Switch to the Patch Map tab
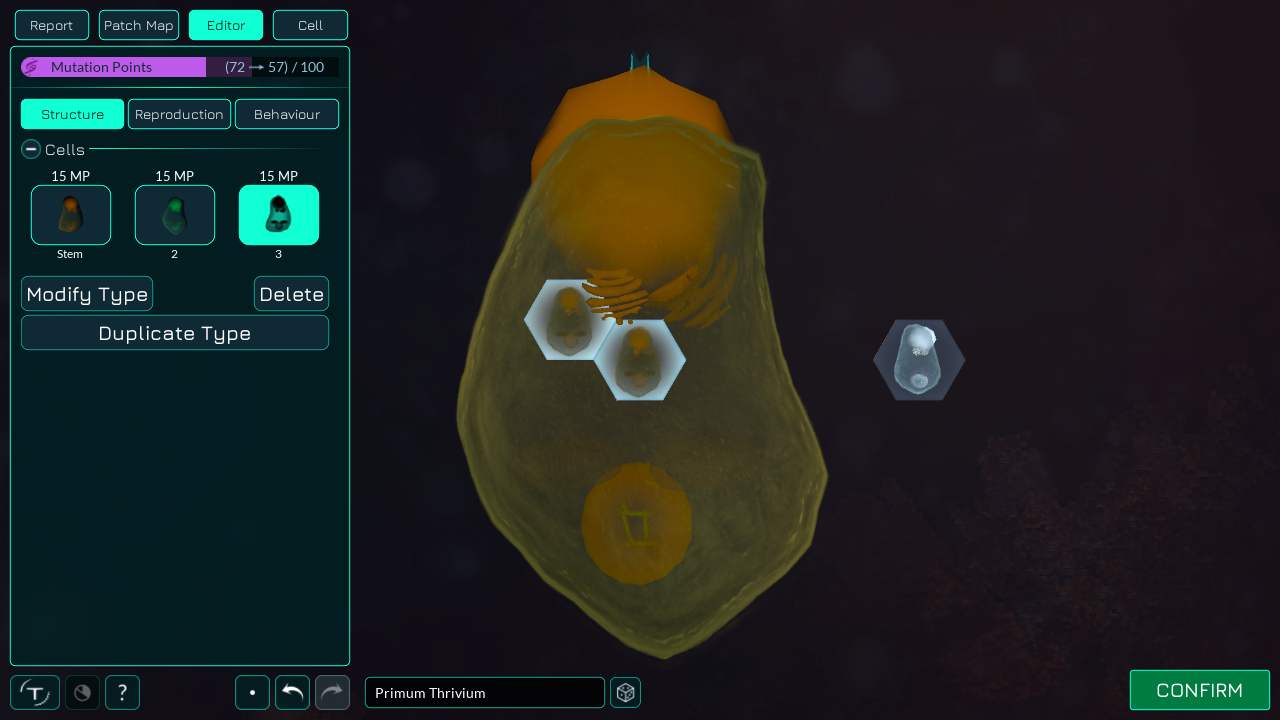The image size is (1280, 720). click(139, 25)
